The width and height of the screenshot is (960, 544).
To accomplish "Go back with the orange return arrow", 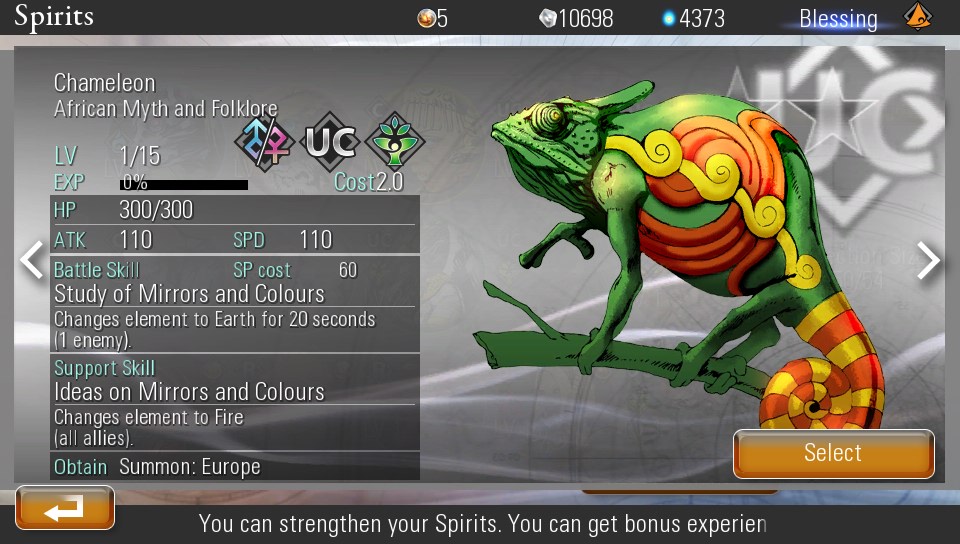I will point(65,509).
